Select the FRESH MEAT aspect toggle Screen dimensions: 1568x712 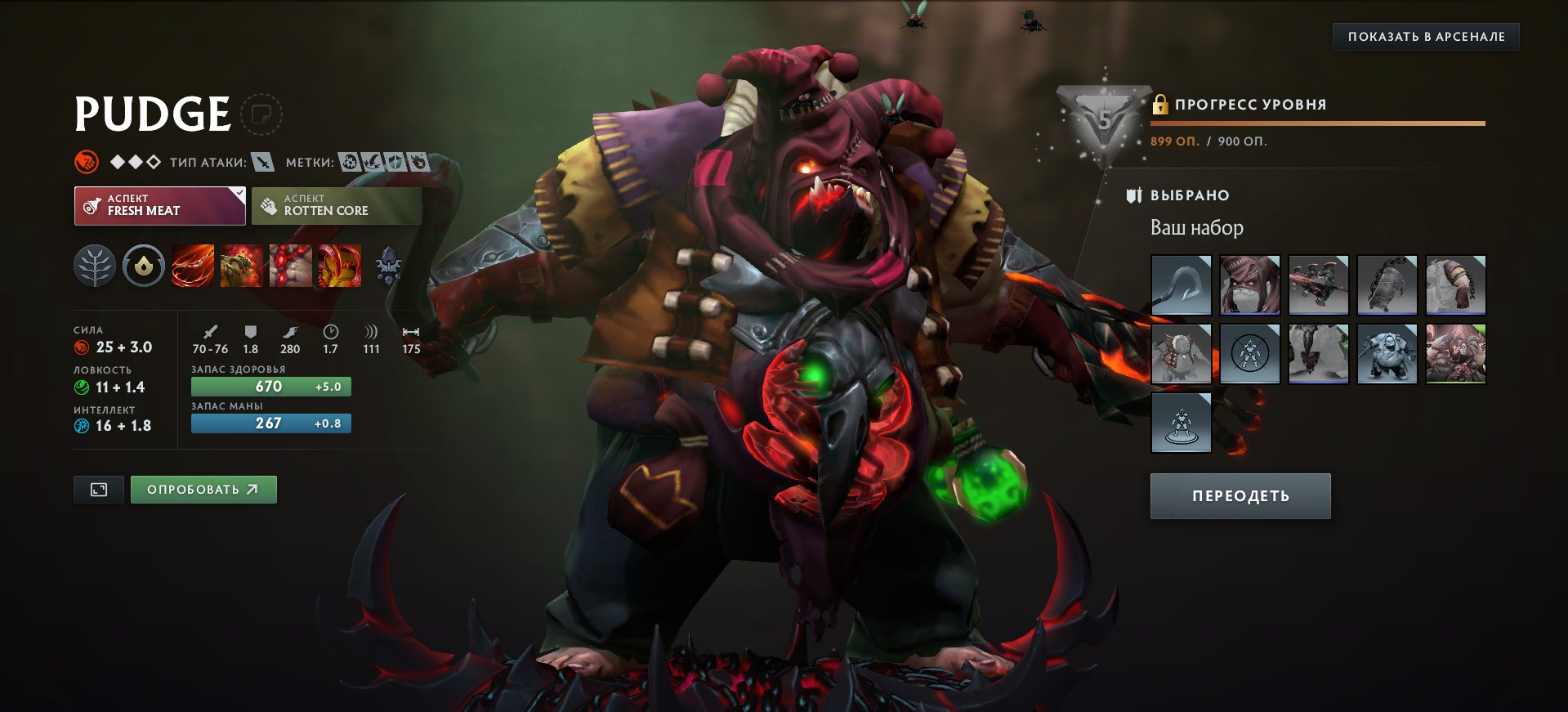[159, 204]
